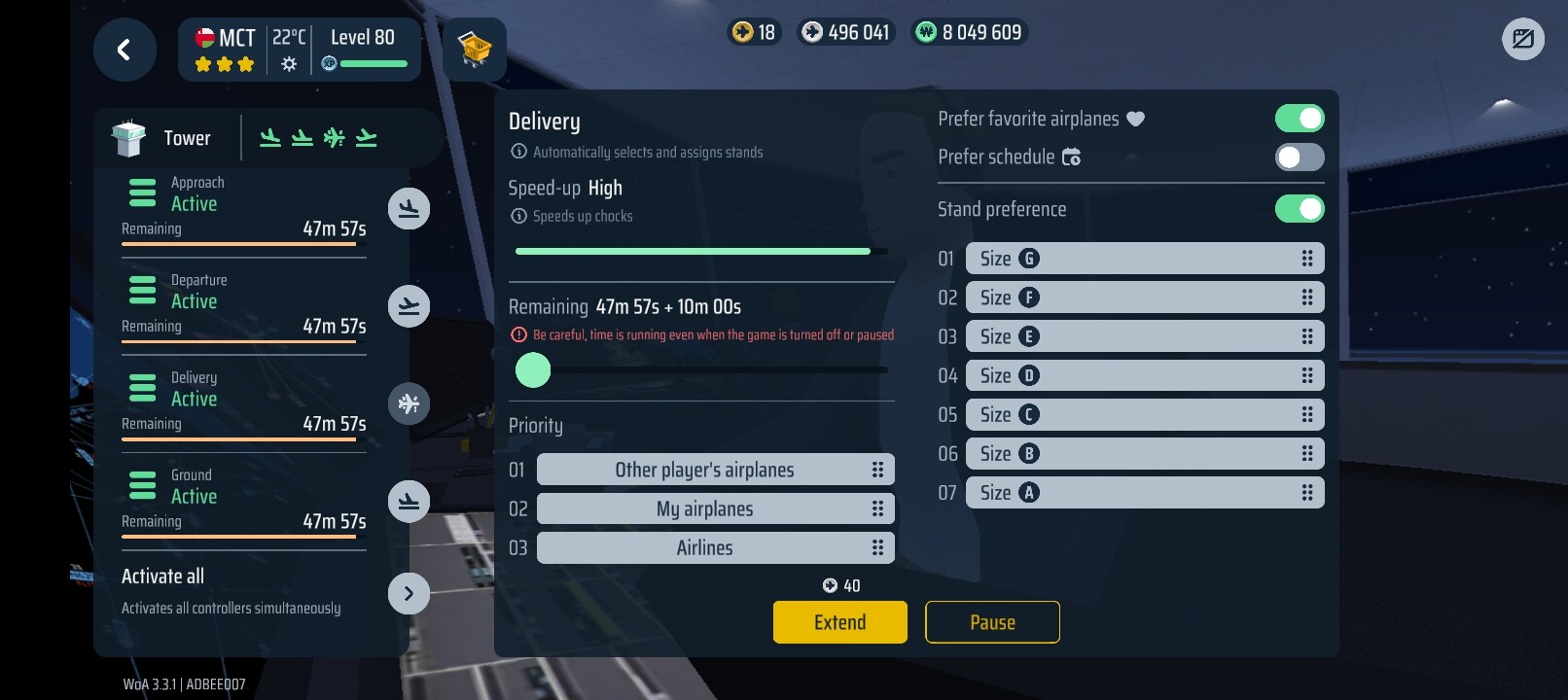Toggle the hide interface icon

[x=1522, y=40]
